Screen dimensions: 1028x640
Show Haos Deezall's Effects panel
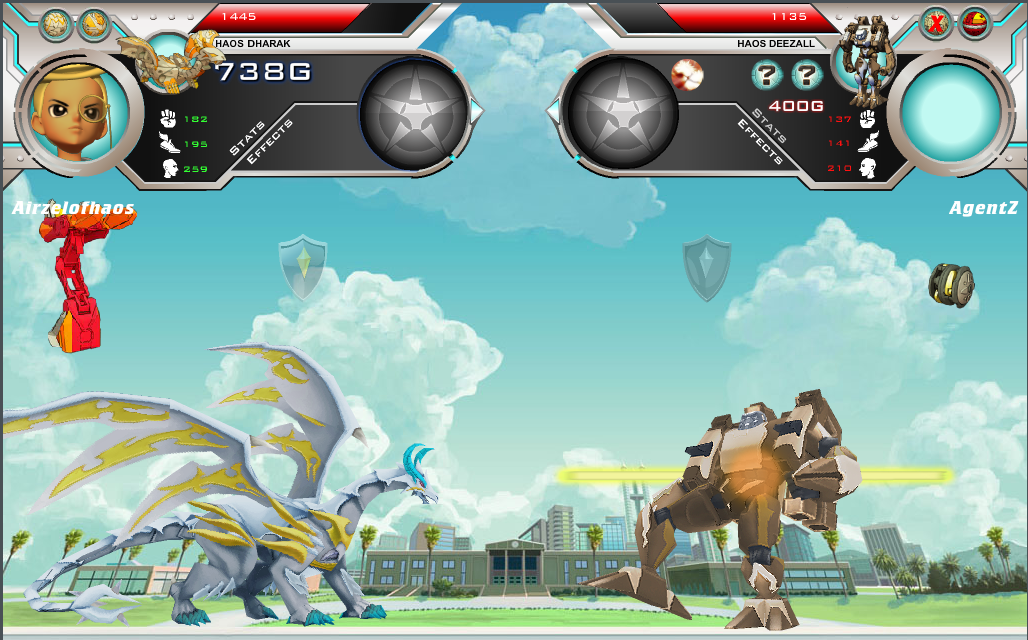[761, 141]
